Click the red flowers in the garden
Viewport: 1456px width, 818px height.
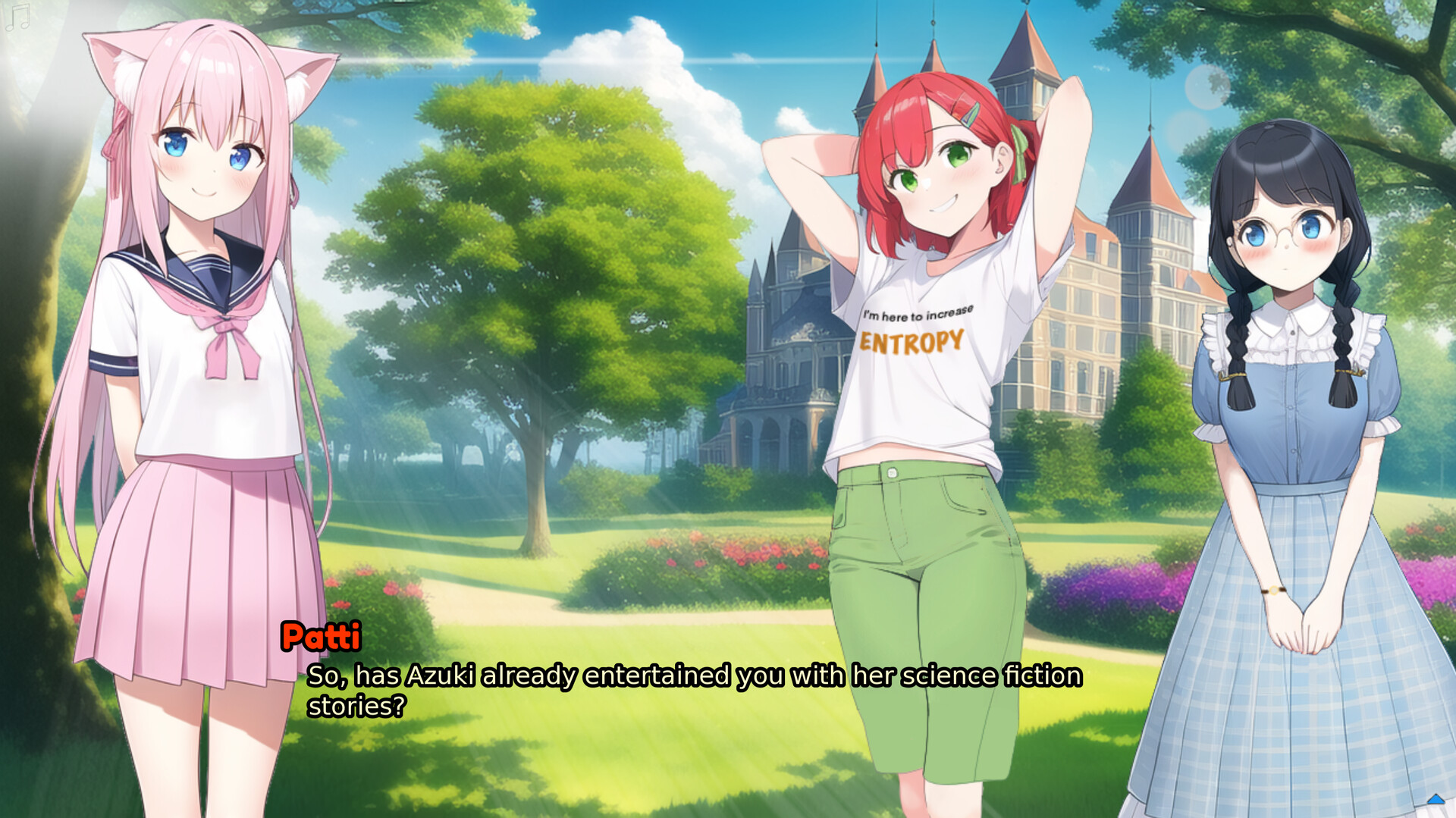point(743,553)
